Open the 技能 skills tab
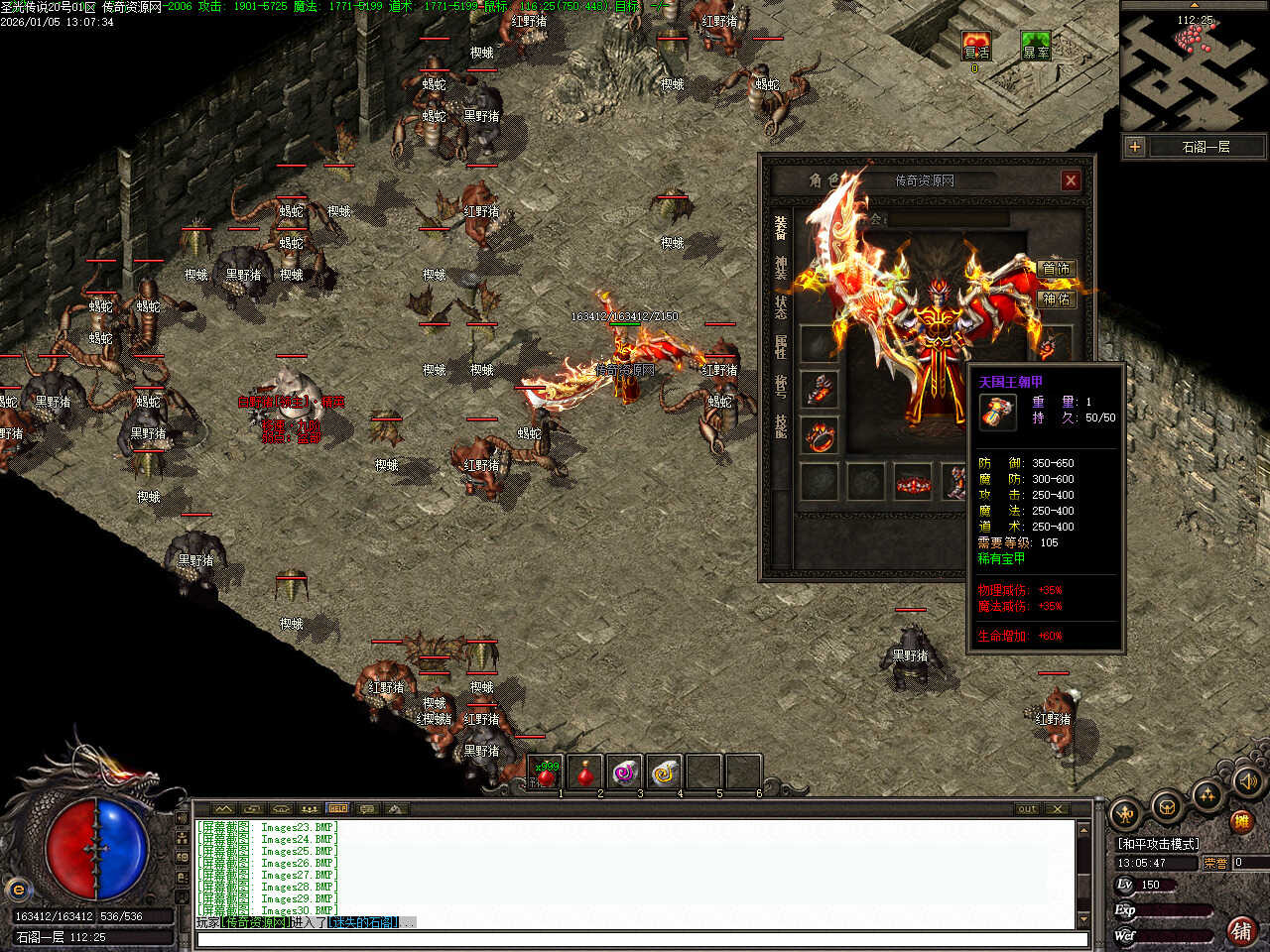 [x=781, y=425]
